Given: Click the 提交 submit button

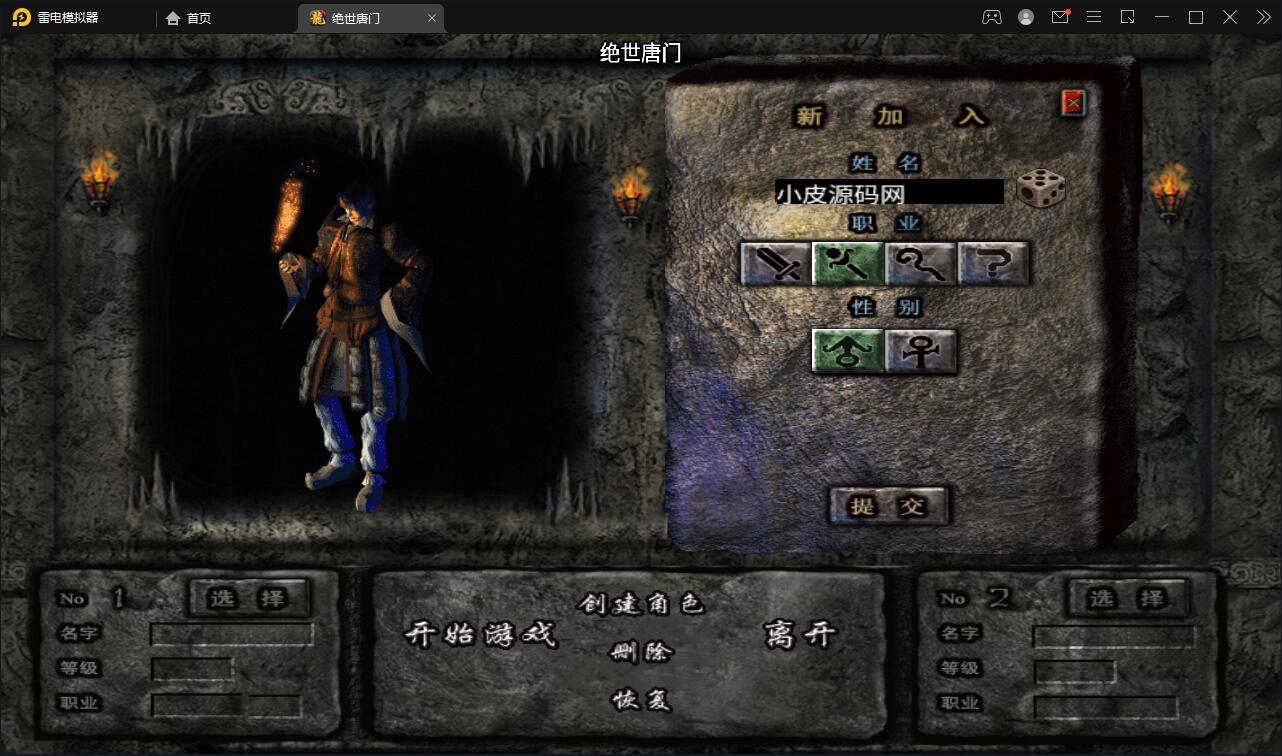Looking at the screenshot, I should click(888, 507).
